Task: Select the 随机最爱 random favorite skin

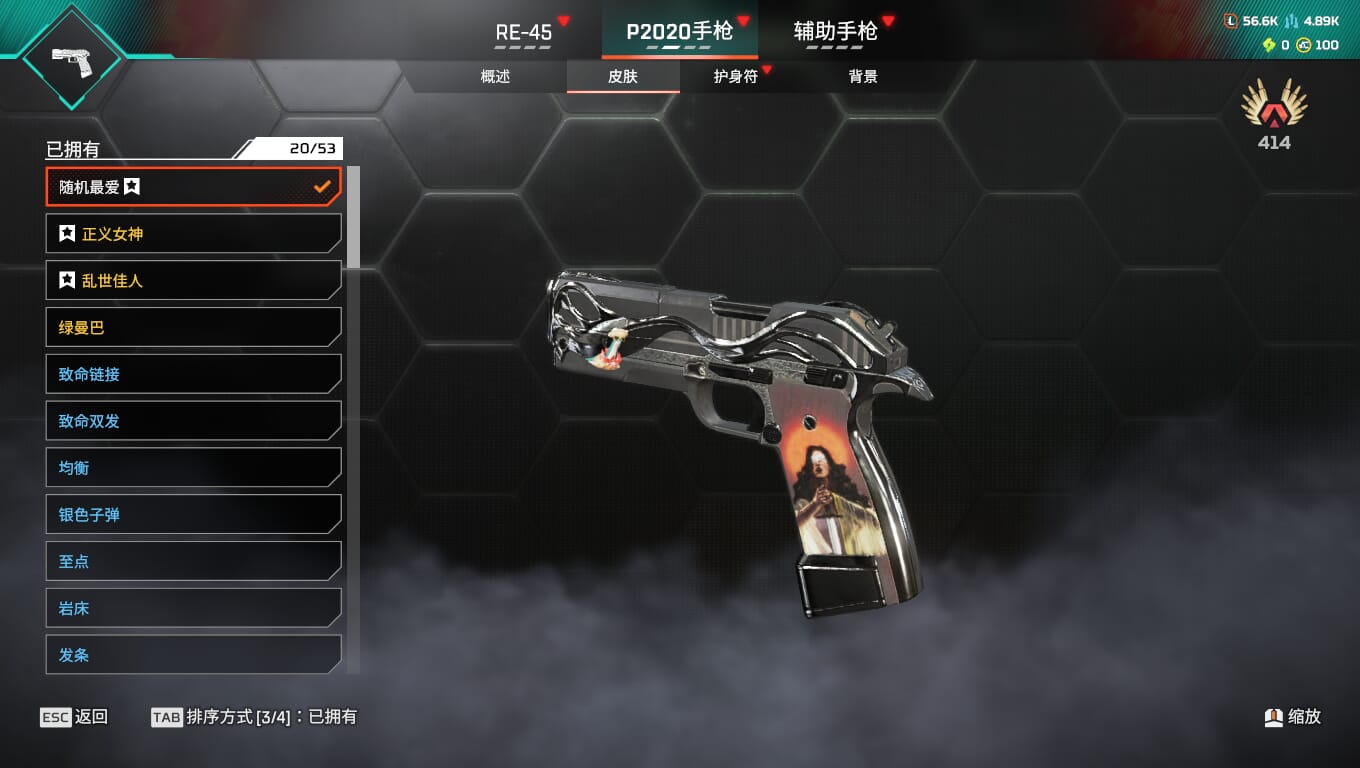Action: pos(193,187)
